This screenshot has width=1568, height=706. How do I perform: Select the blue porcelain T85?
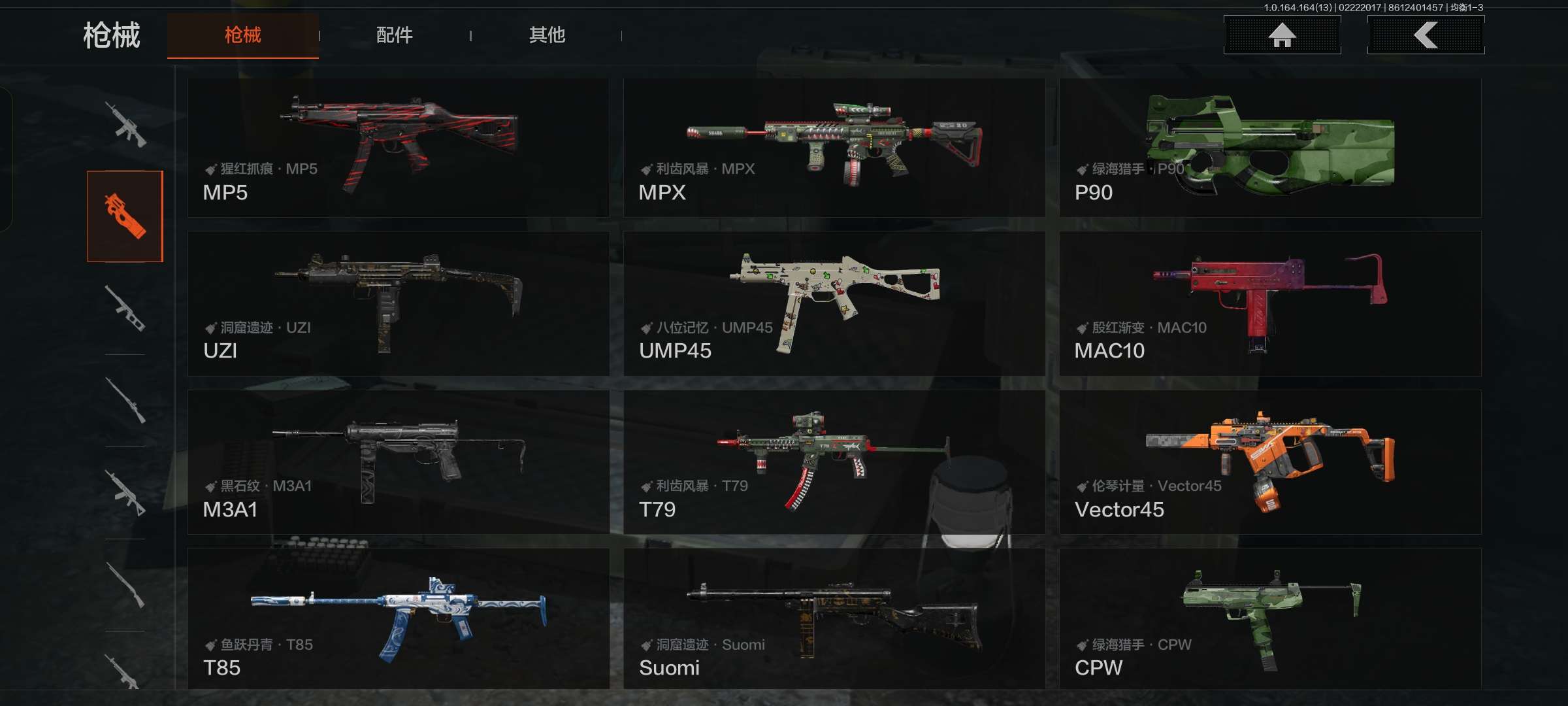tap(398, 618)
